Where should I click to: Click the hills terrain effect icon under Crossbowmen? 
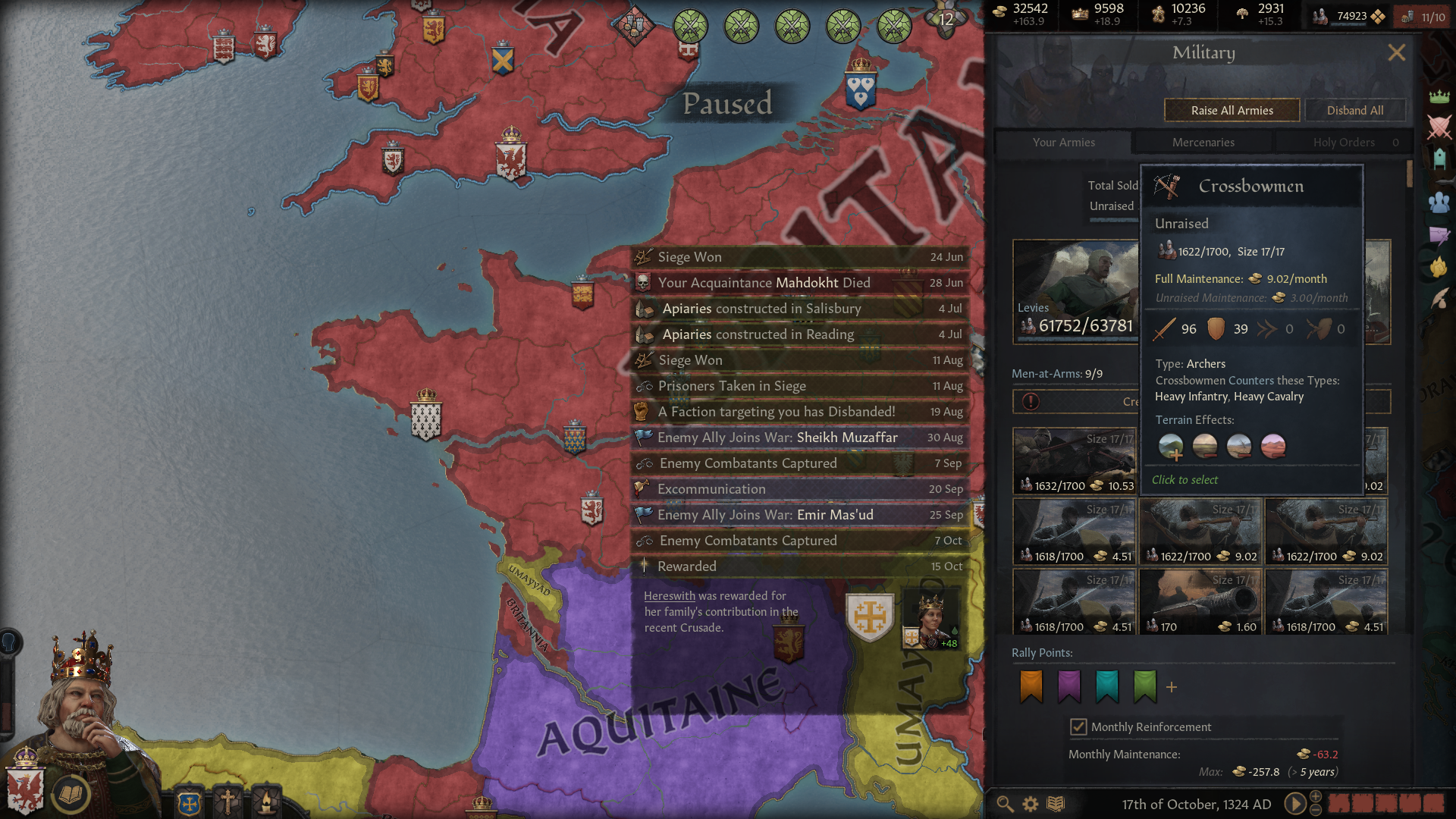1172,446
